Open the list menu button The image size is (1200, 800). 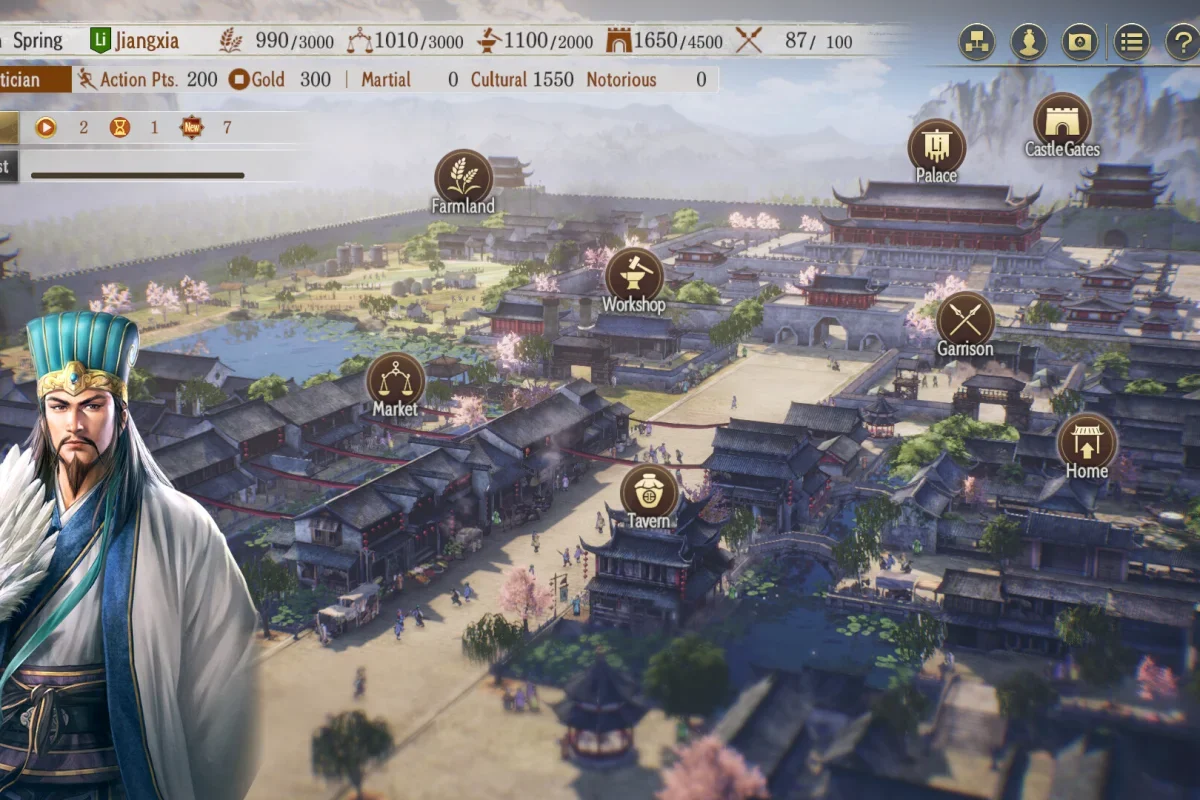1131,42
